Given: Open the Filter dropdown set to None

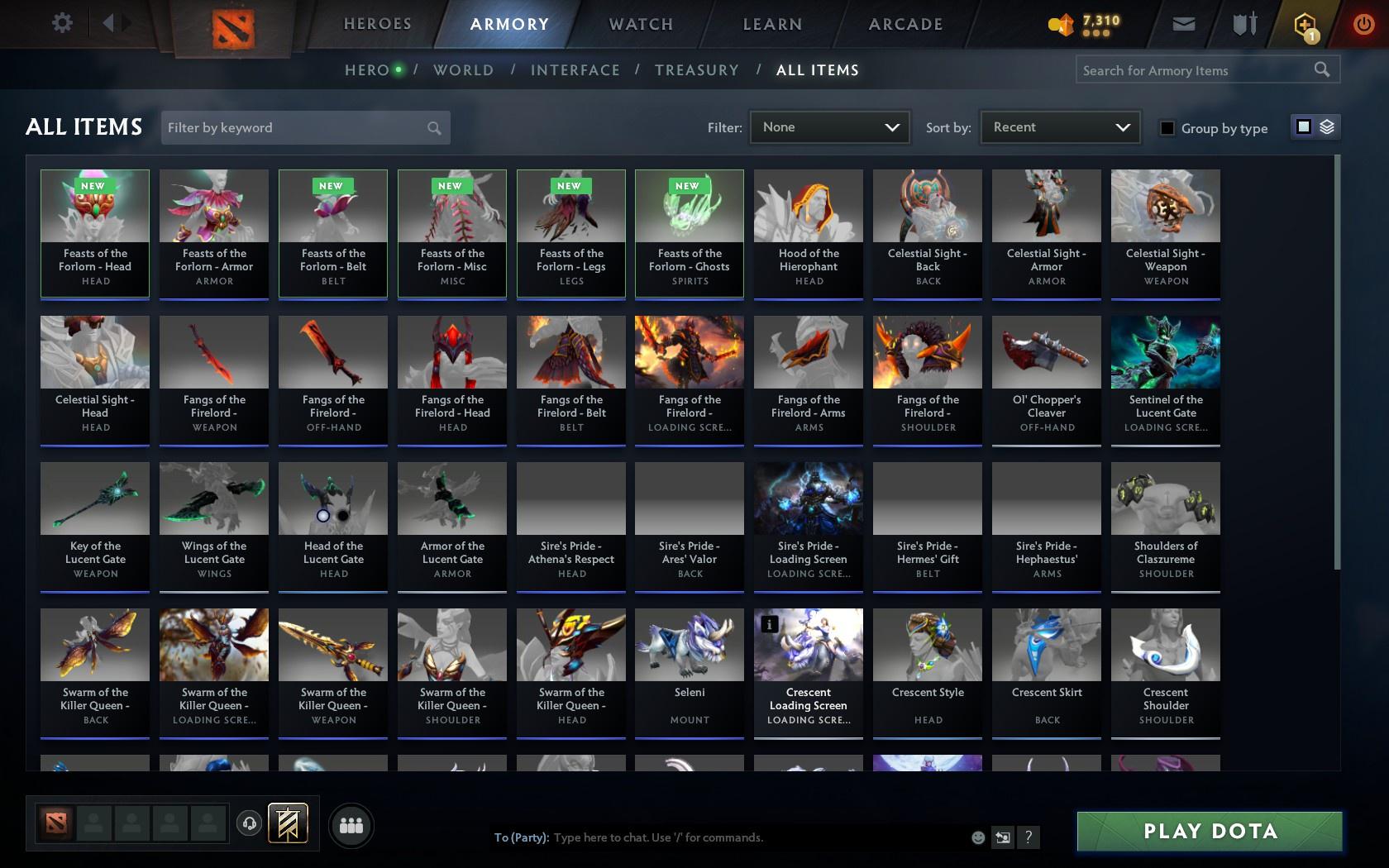Looking at the screenshot, I should 829,127.
